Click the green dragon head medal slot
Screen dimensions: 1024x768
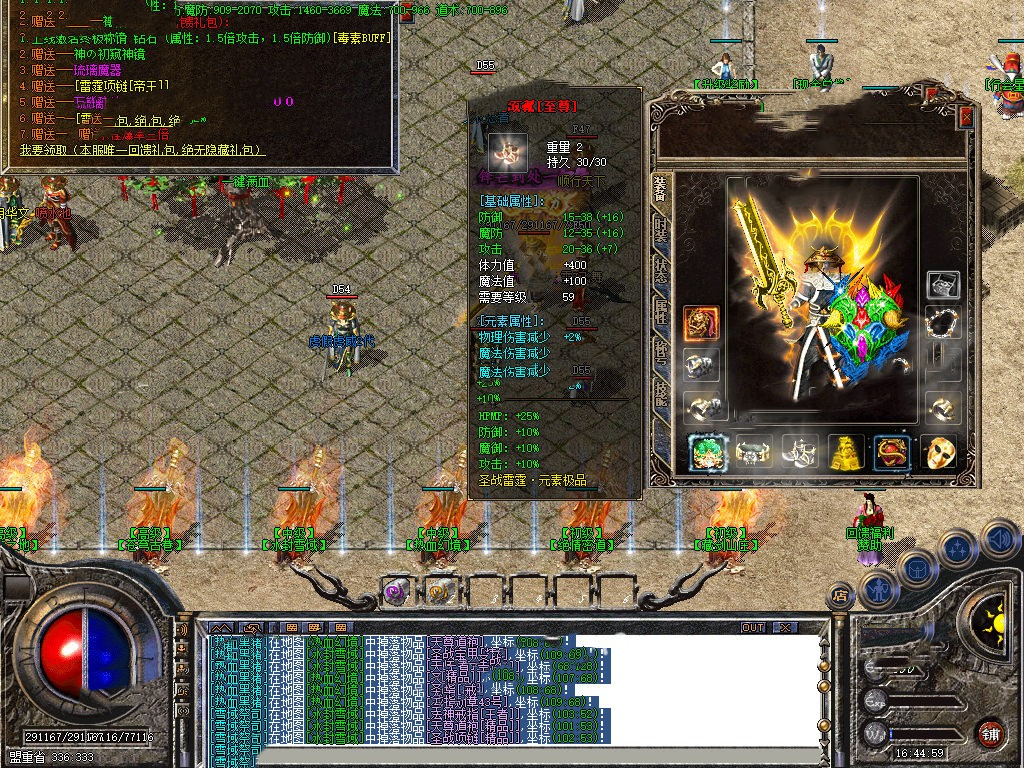[706, 452]
